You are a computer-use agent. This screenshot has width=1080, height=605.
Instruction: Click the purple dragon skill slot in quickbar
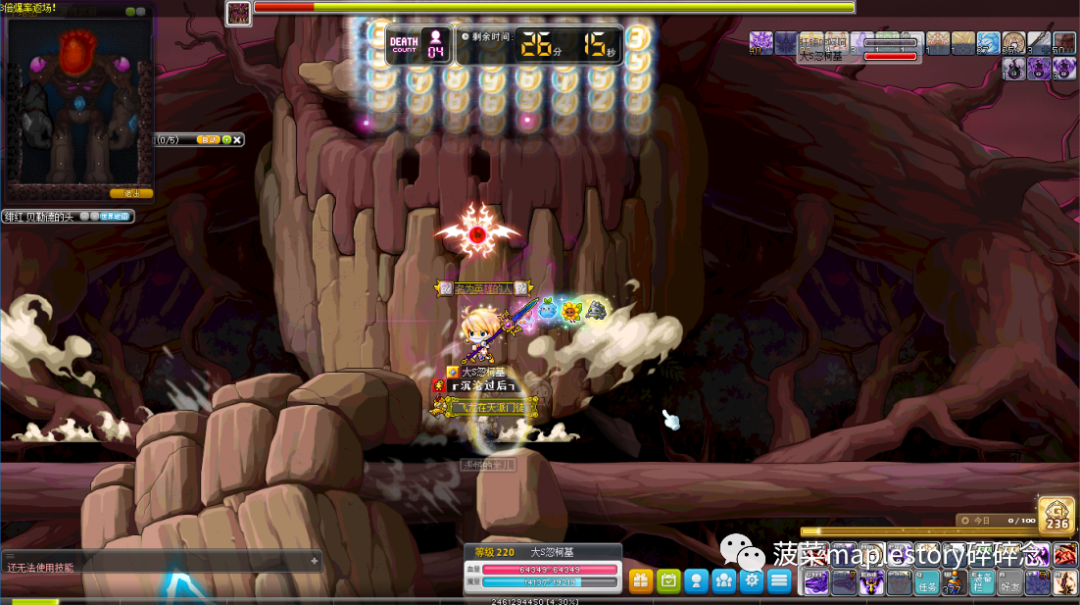pyautogui.click(x=816, y=582)
